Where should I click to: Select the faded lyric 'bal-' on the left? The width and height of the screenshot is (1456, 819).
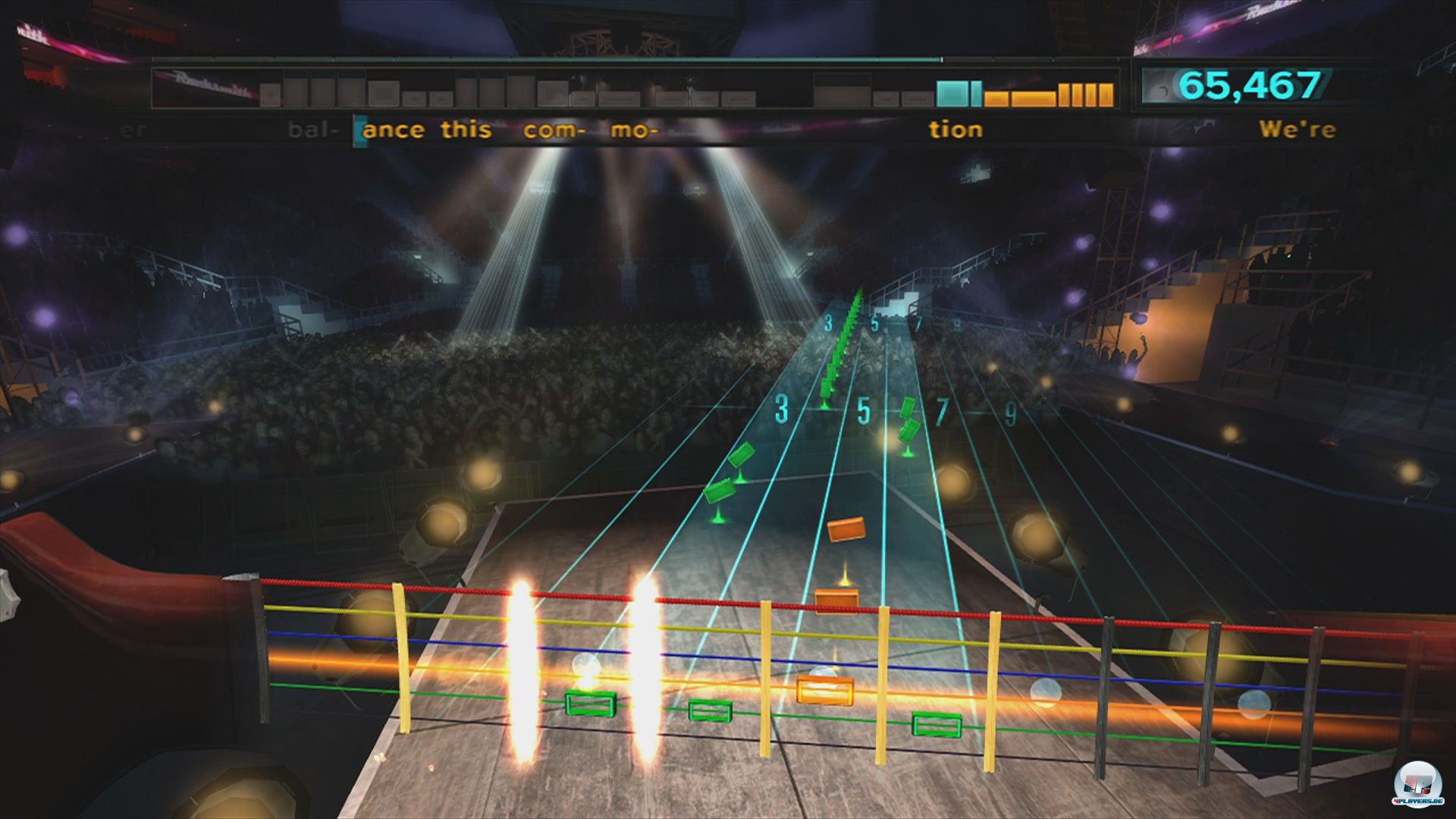point(312,130)
